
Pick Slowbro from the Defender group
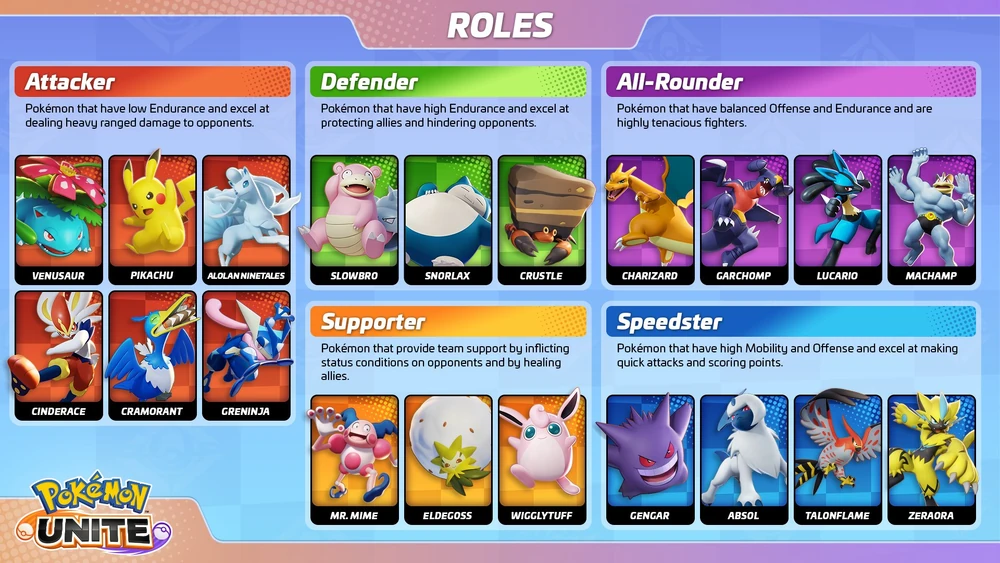pos(354,219)
